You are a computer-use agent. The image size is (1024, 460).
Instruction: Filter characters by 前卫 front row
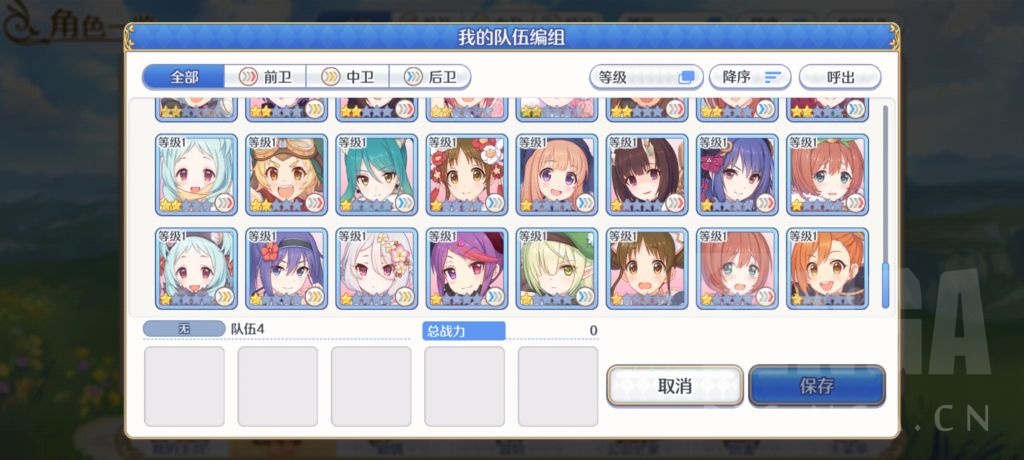pyautogui.click(x=262, y=77)
